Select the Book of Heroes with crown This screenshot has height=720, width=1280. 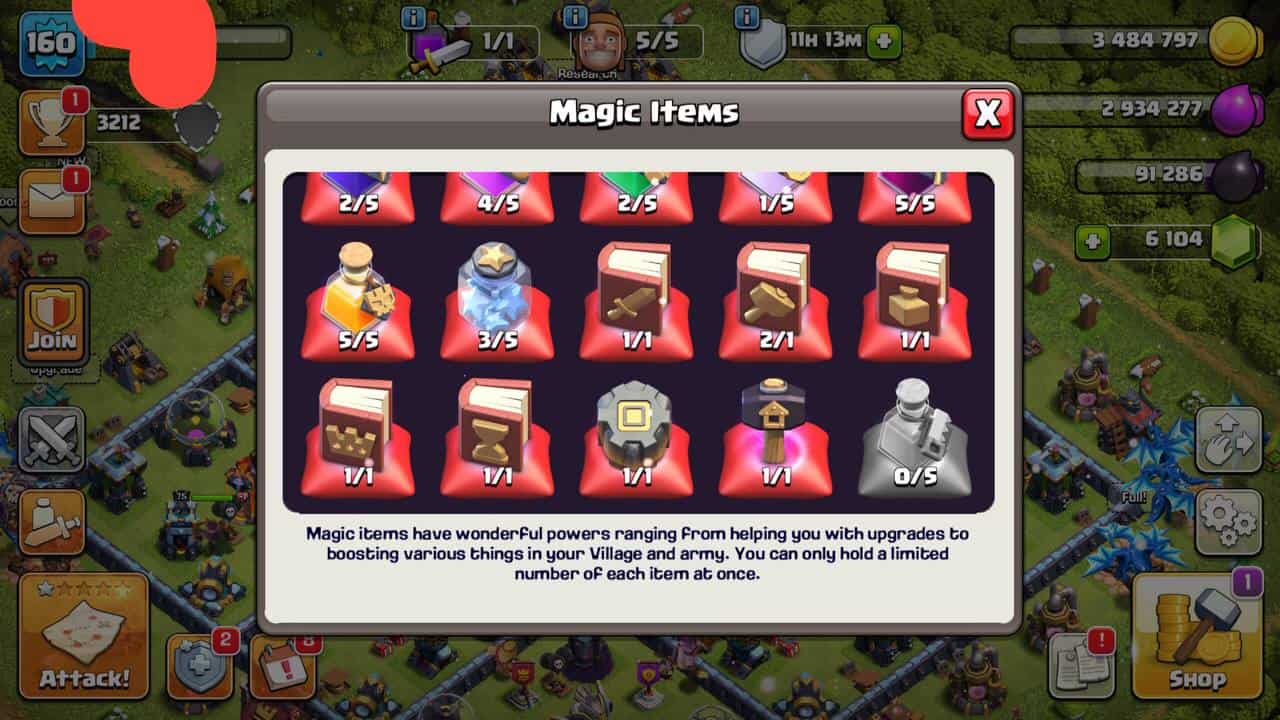tap(358, 437)
